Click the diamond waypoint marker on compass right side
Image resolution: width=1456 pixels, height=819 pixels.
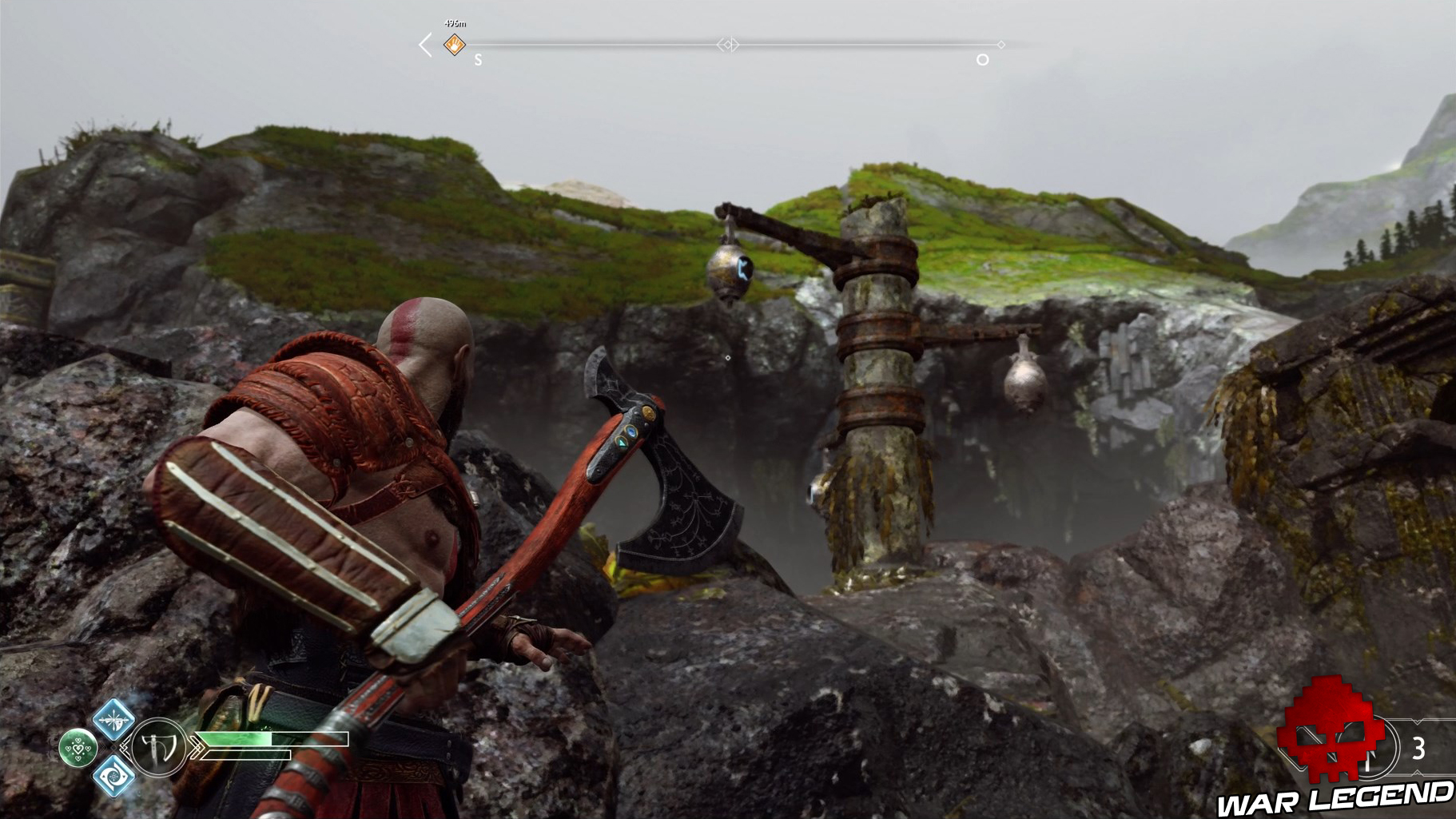[x=1001, y=43]
